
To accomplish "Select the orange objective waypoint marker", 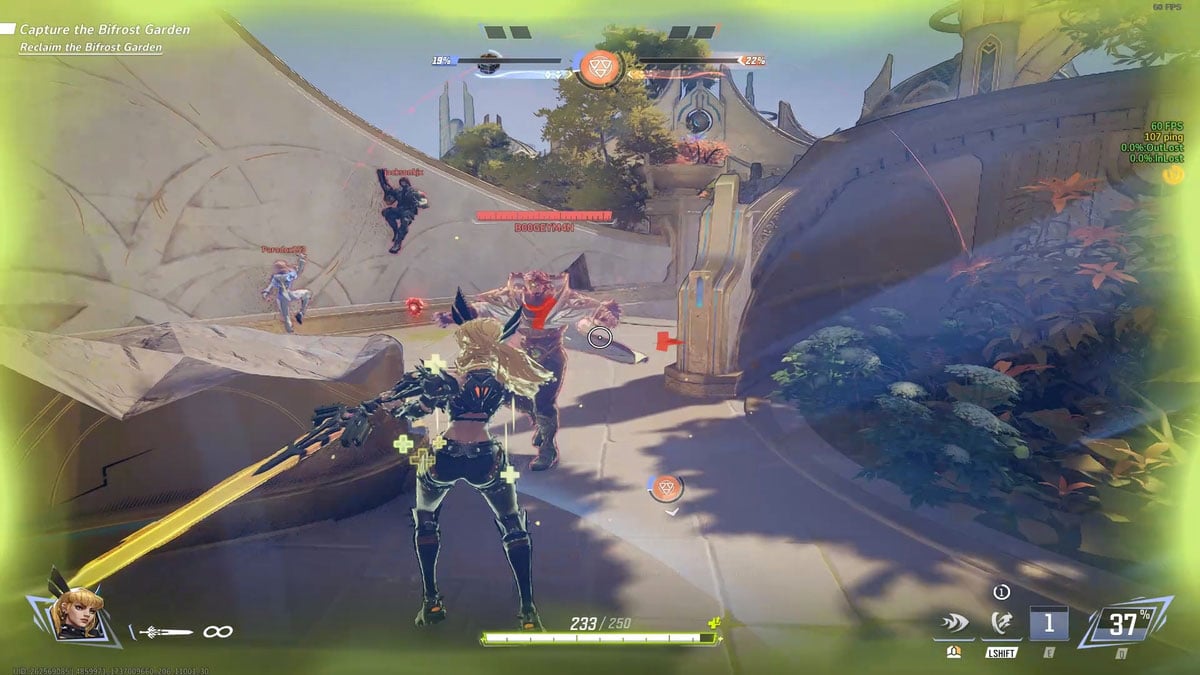I will [666, 488].
